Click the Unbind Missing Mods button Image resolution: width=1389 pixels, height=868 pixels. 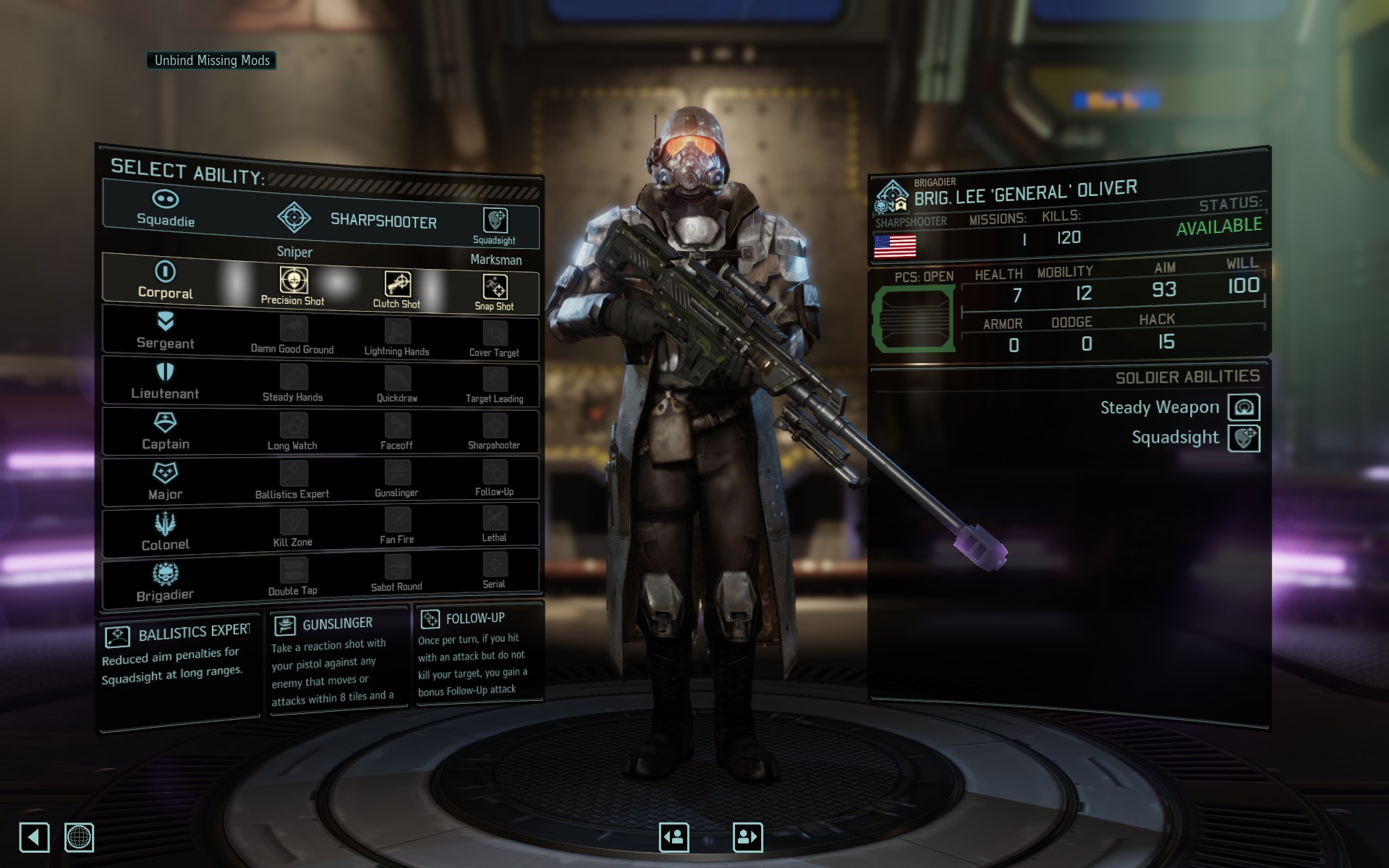pos(211,61)
